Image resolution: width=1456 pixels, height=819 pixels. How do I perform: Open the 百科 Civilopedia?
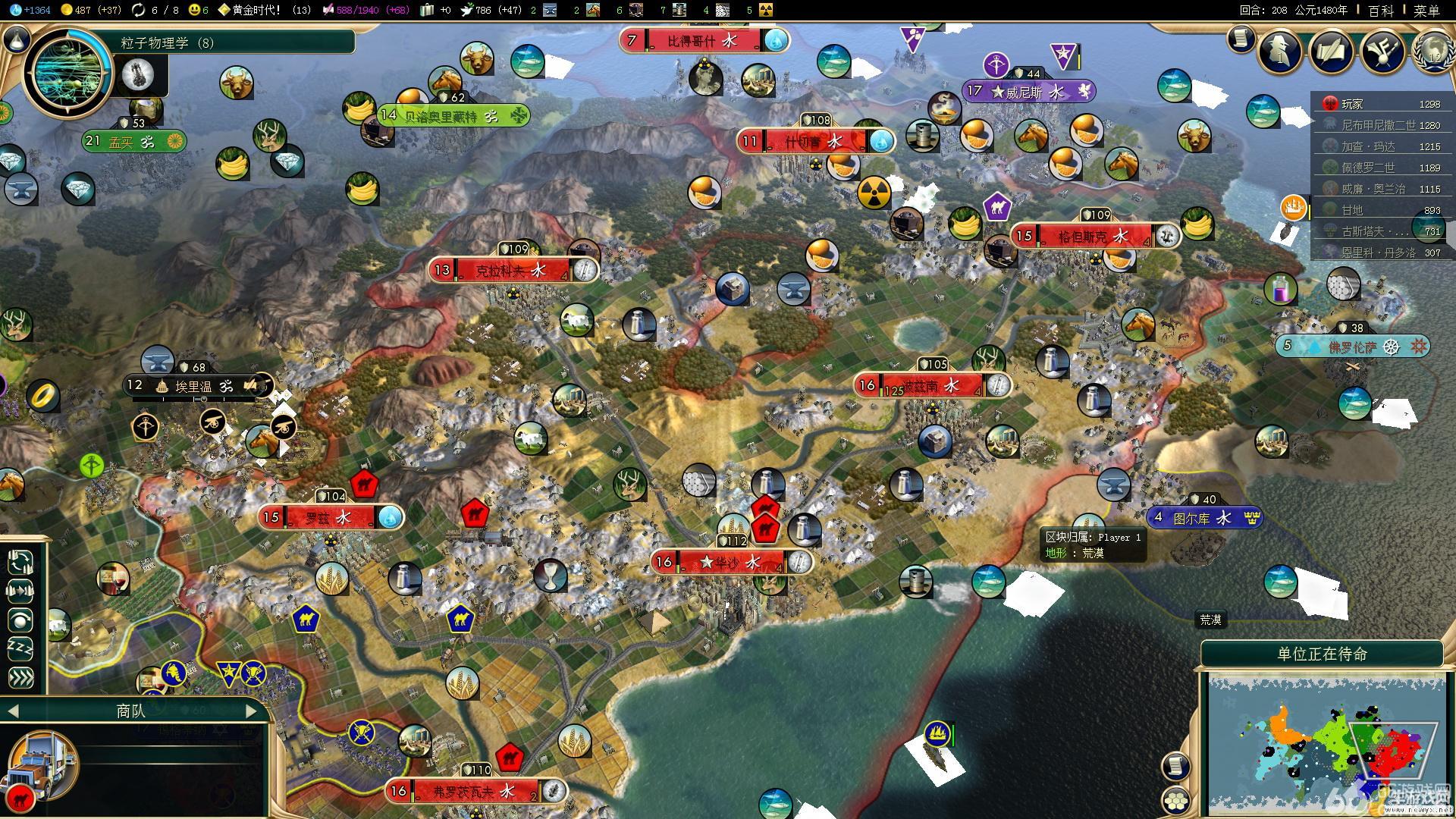click(1381, 11)
